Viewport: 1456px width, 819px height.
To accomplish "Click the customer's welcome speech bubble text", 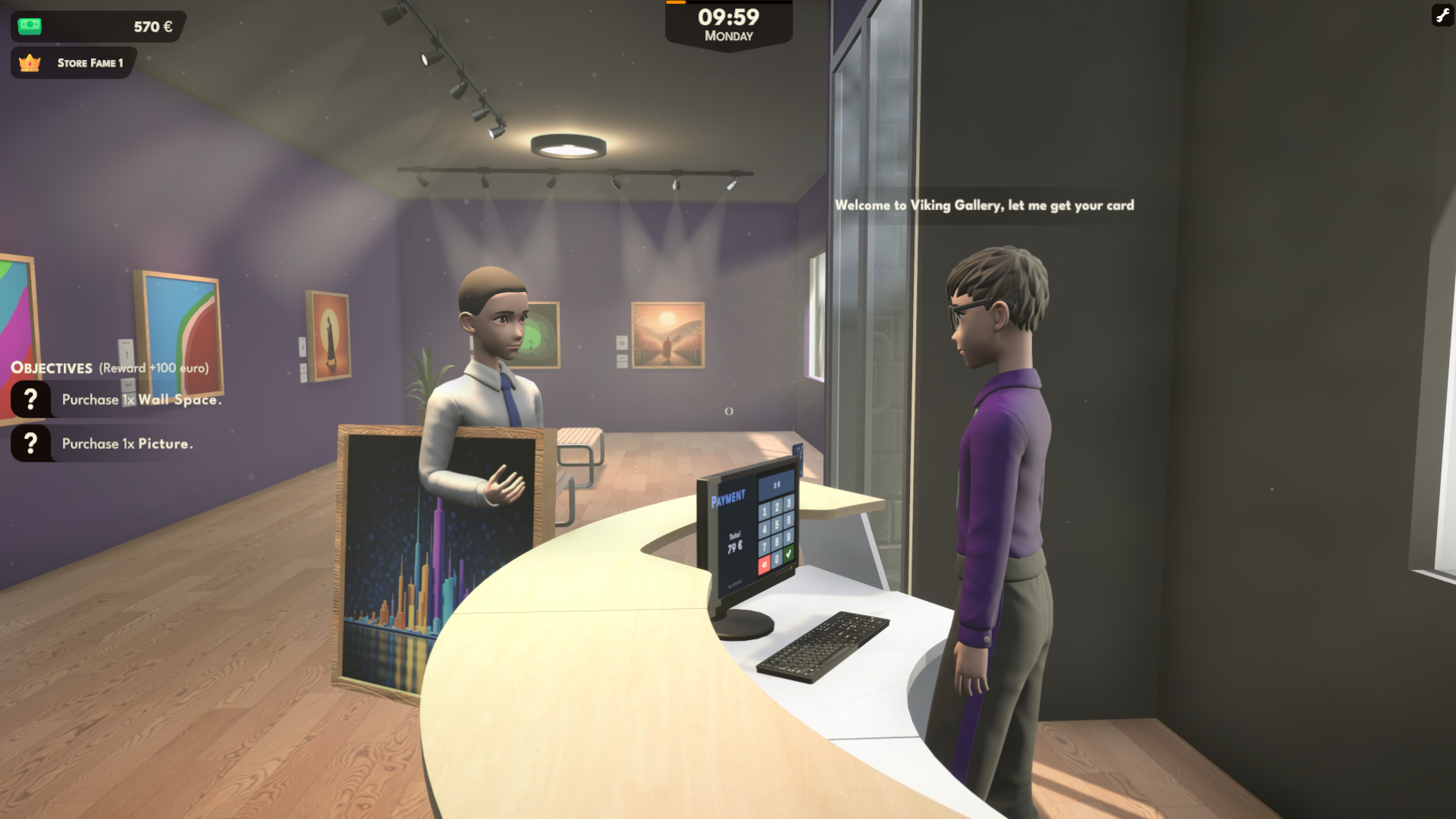I will 984,205.
